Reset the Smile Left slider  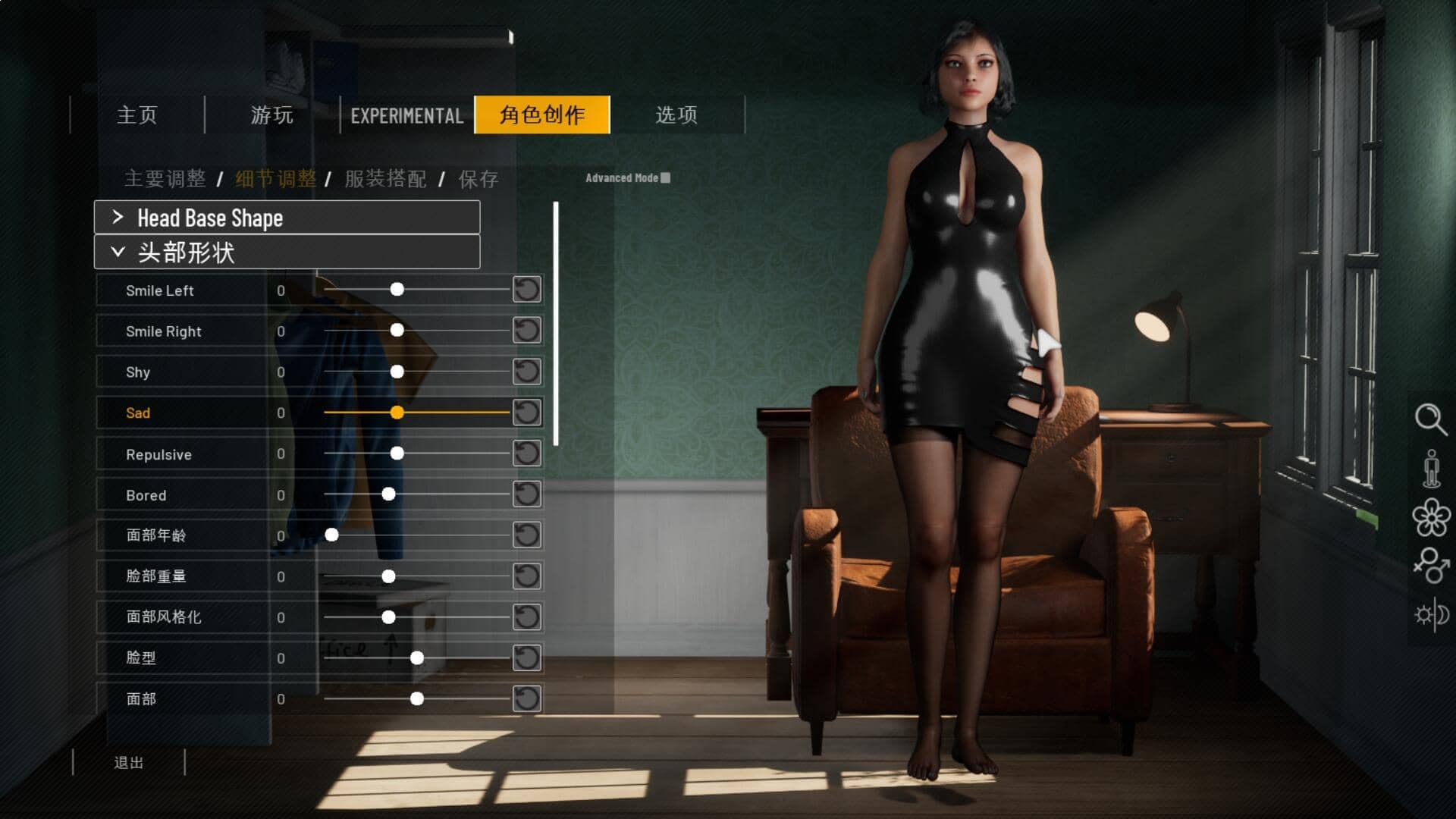pyautogui.click(x=527, y=290)
